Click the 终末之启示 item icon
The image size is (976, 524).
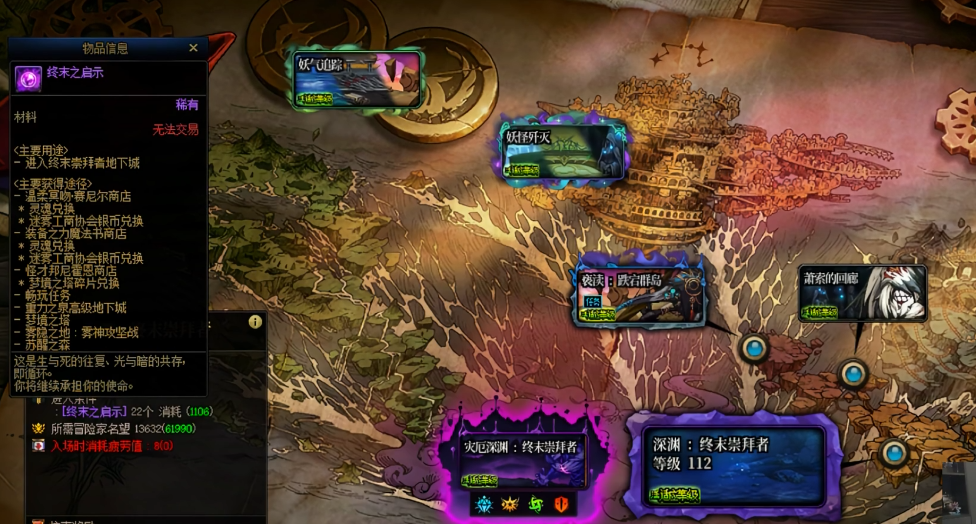tap(28, 78)
